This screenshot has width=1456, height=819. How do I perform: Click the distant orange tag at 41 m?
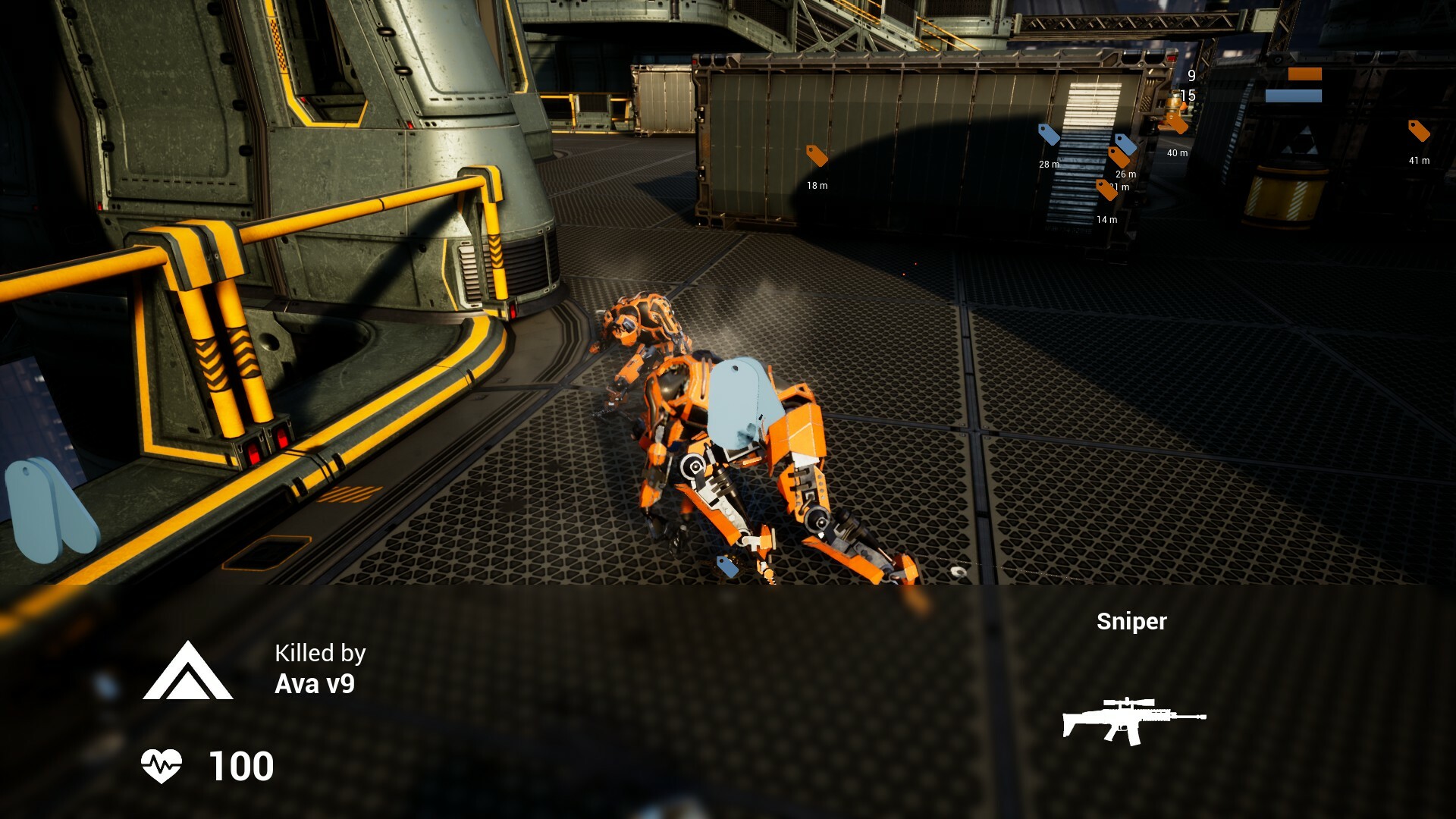point(1418,130)
